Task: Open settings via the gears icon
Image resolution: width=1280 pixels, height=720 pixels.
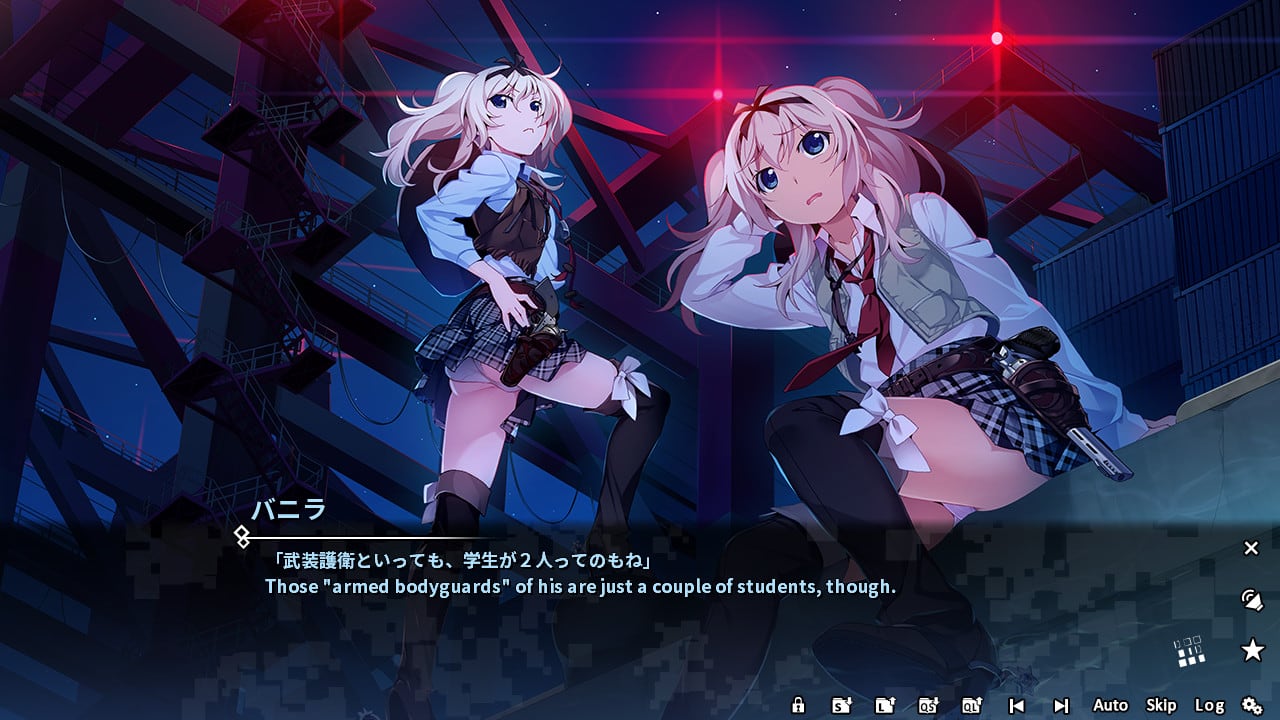Action: 1252,705
